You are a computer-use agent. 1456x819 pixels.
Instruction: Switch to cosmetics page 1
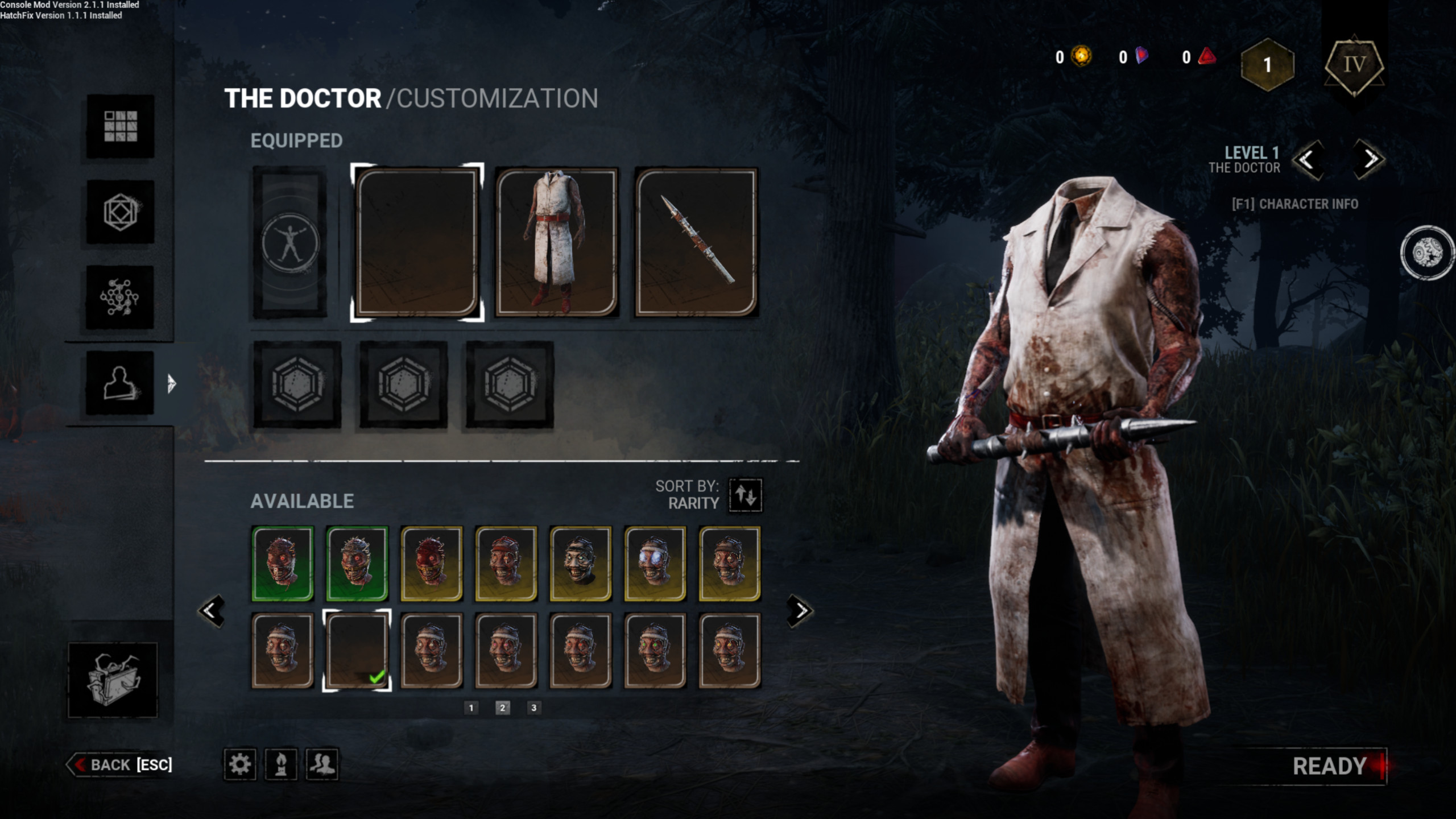[472, 708]
